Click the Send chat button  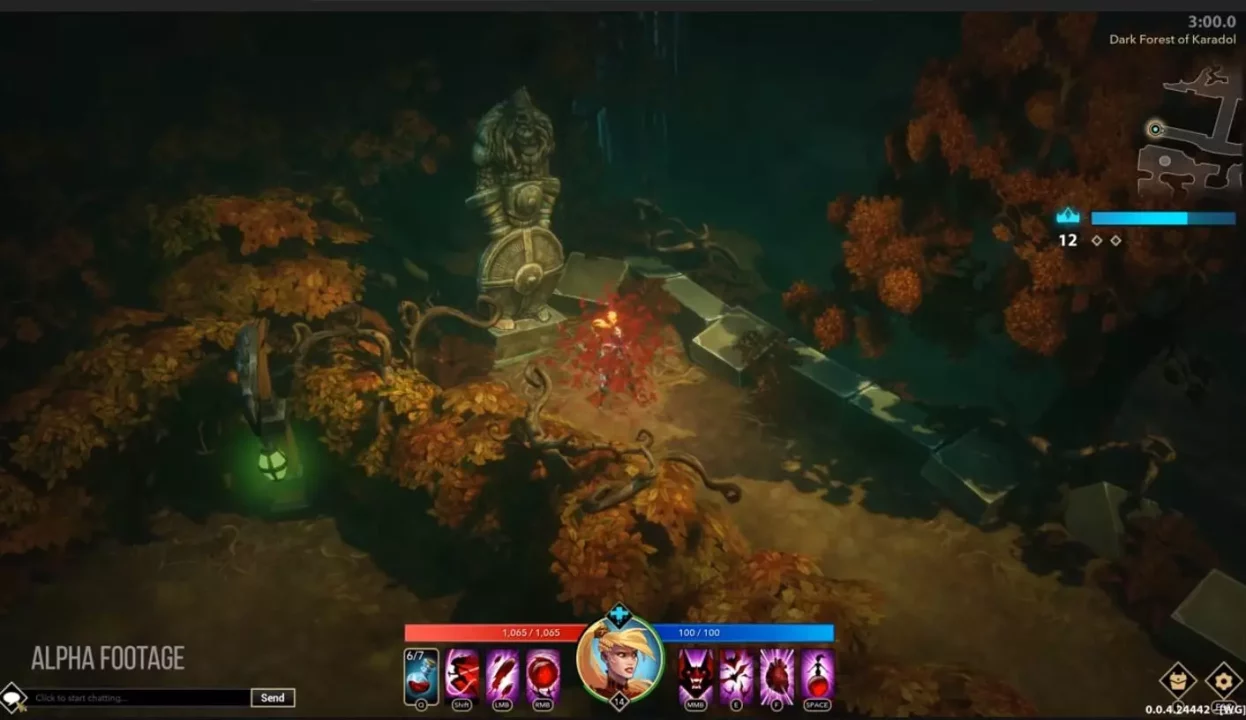273,698
